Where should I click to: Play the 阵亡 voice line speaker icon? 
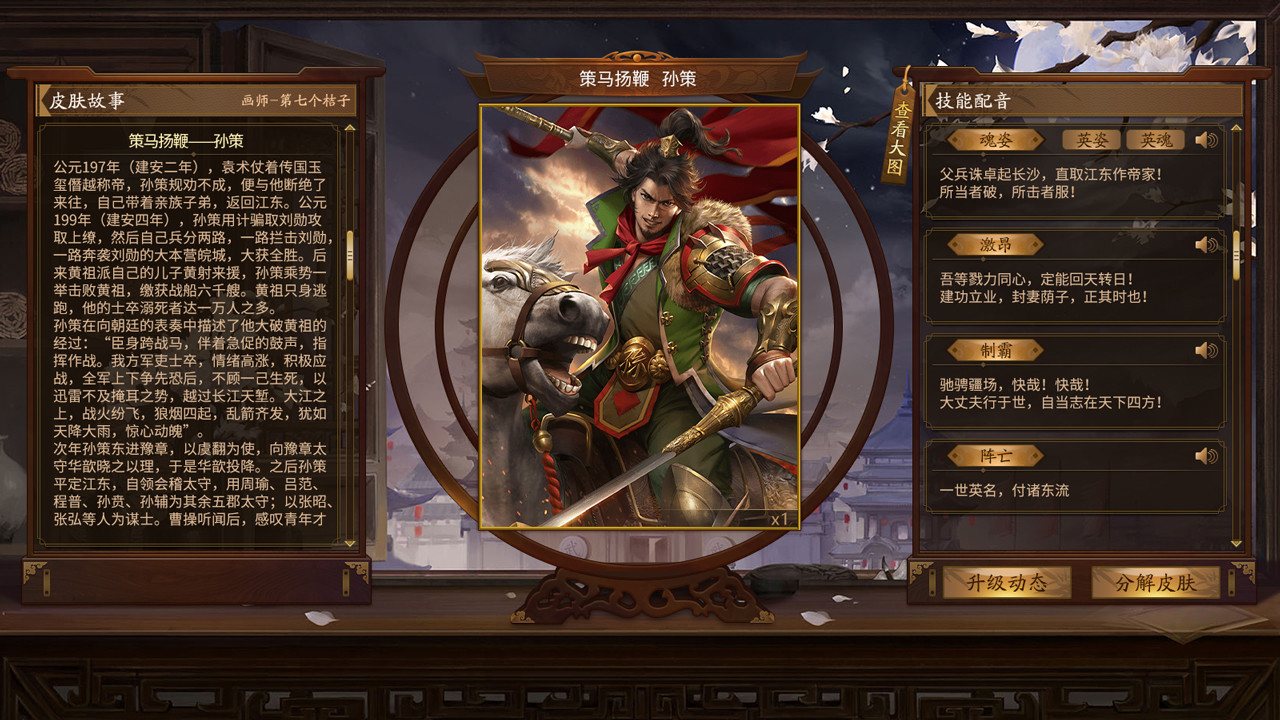(x=1204, y=454)
